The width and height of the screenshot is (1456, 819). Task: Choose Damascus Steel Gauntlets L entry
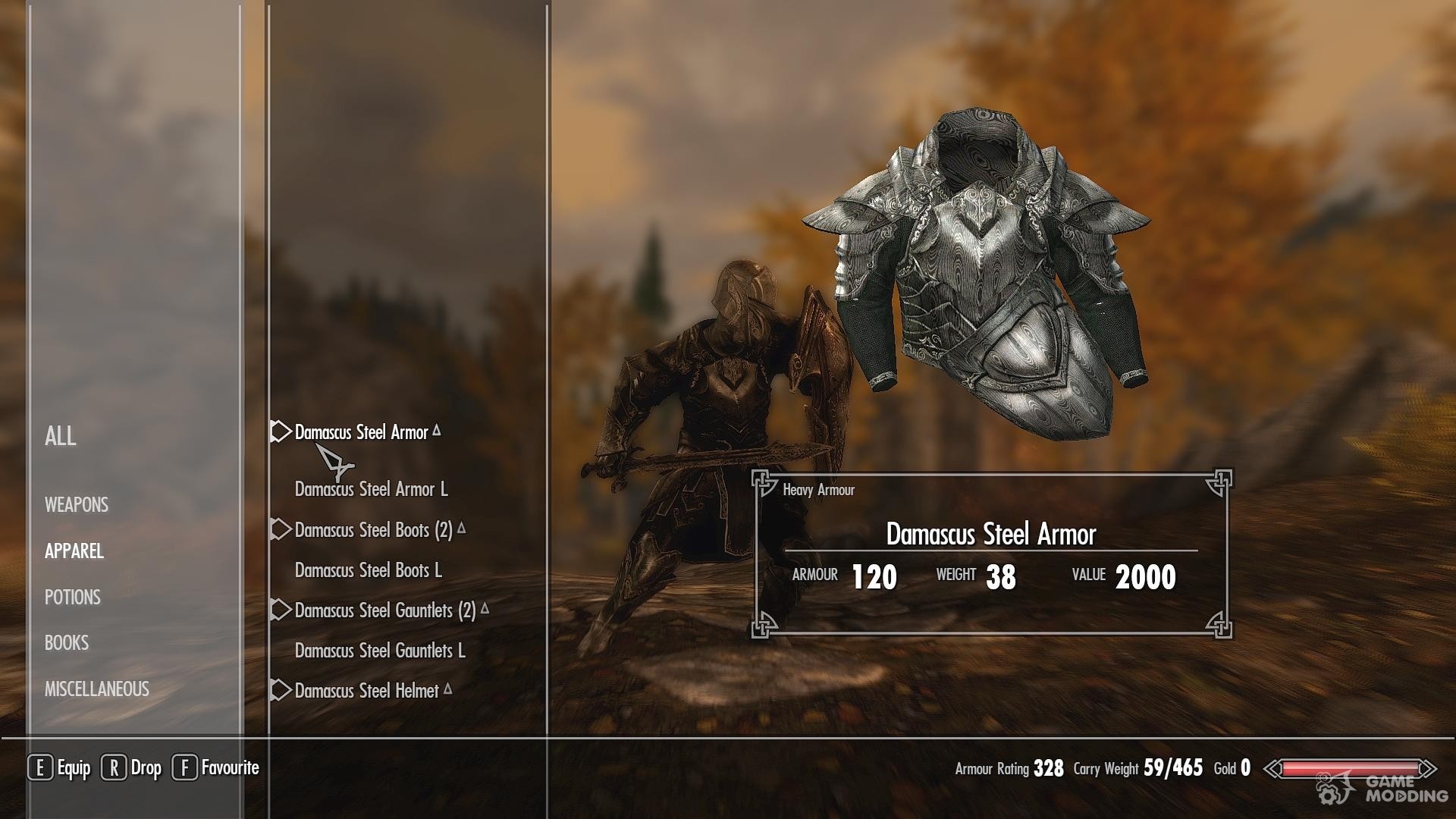(x=380, y=651)
